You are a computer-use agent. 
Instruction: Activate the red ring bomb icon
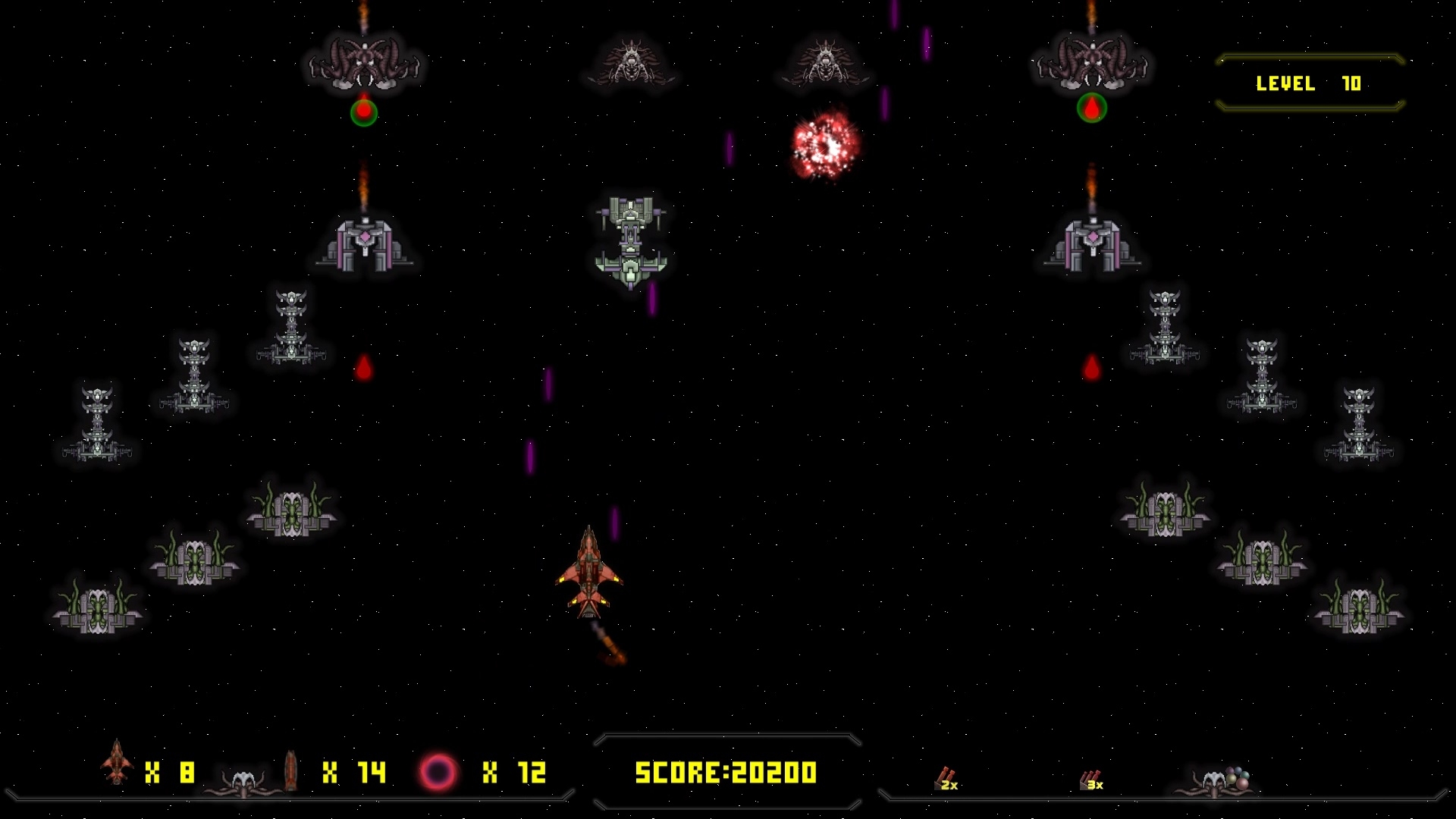[x=438, y=772]
